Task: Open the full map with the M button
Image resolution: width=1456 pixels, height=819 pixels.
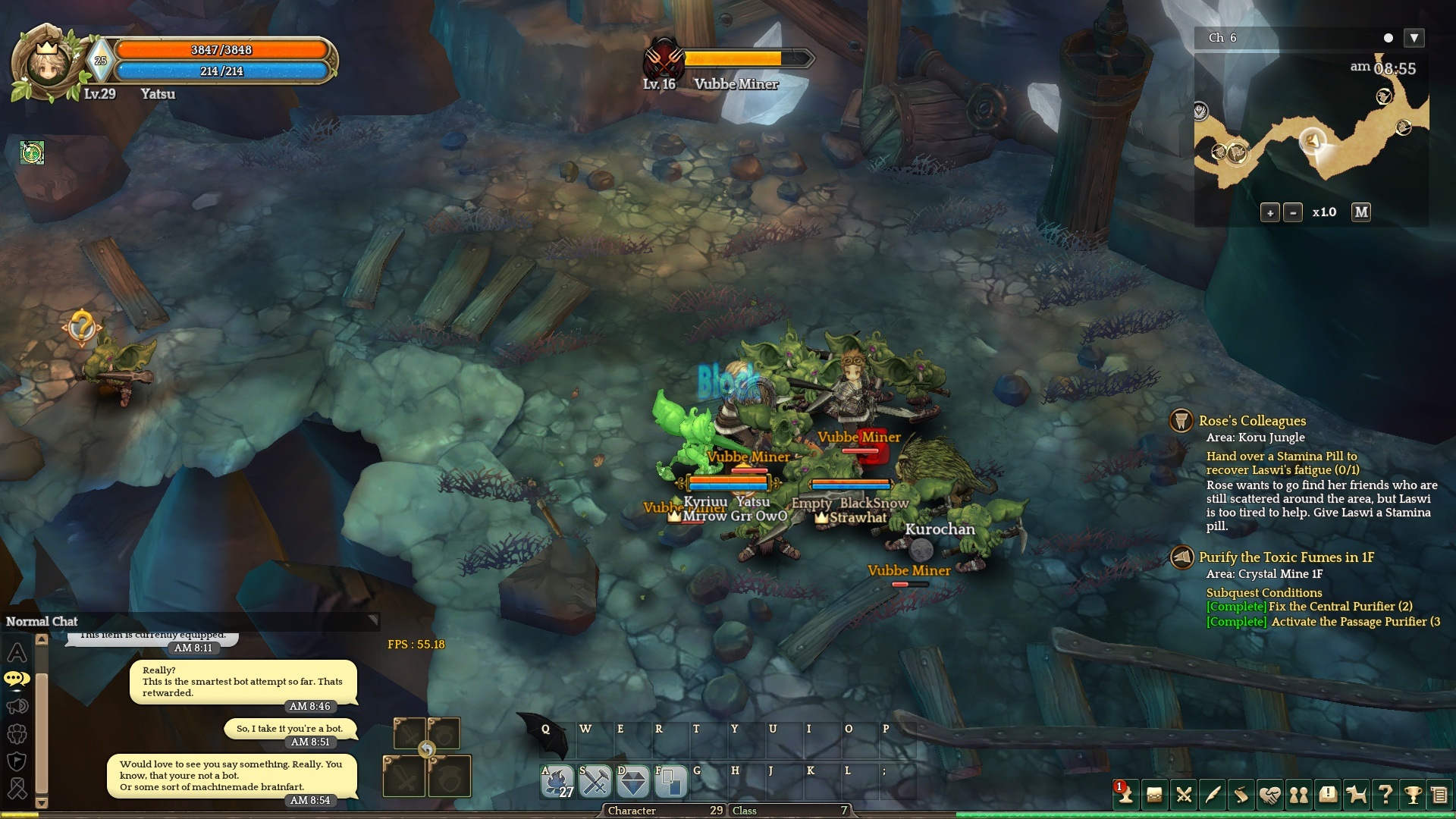Action: 1361,212
